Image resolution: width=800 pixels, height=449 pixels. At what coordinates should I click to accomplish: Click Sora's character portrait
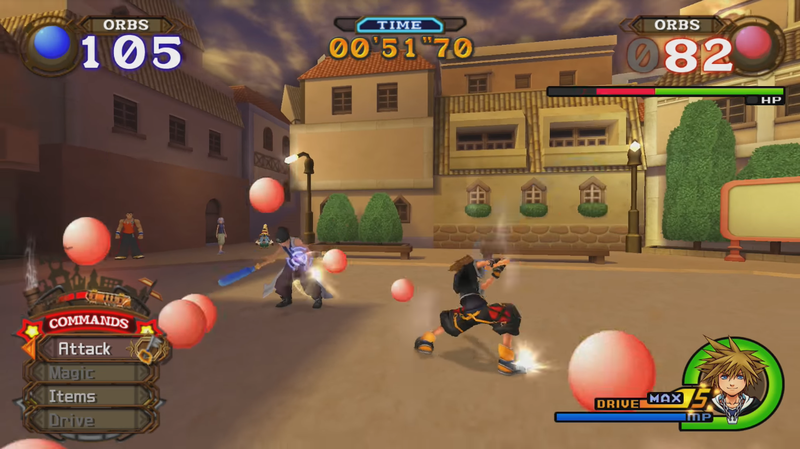tap(735, 380)
